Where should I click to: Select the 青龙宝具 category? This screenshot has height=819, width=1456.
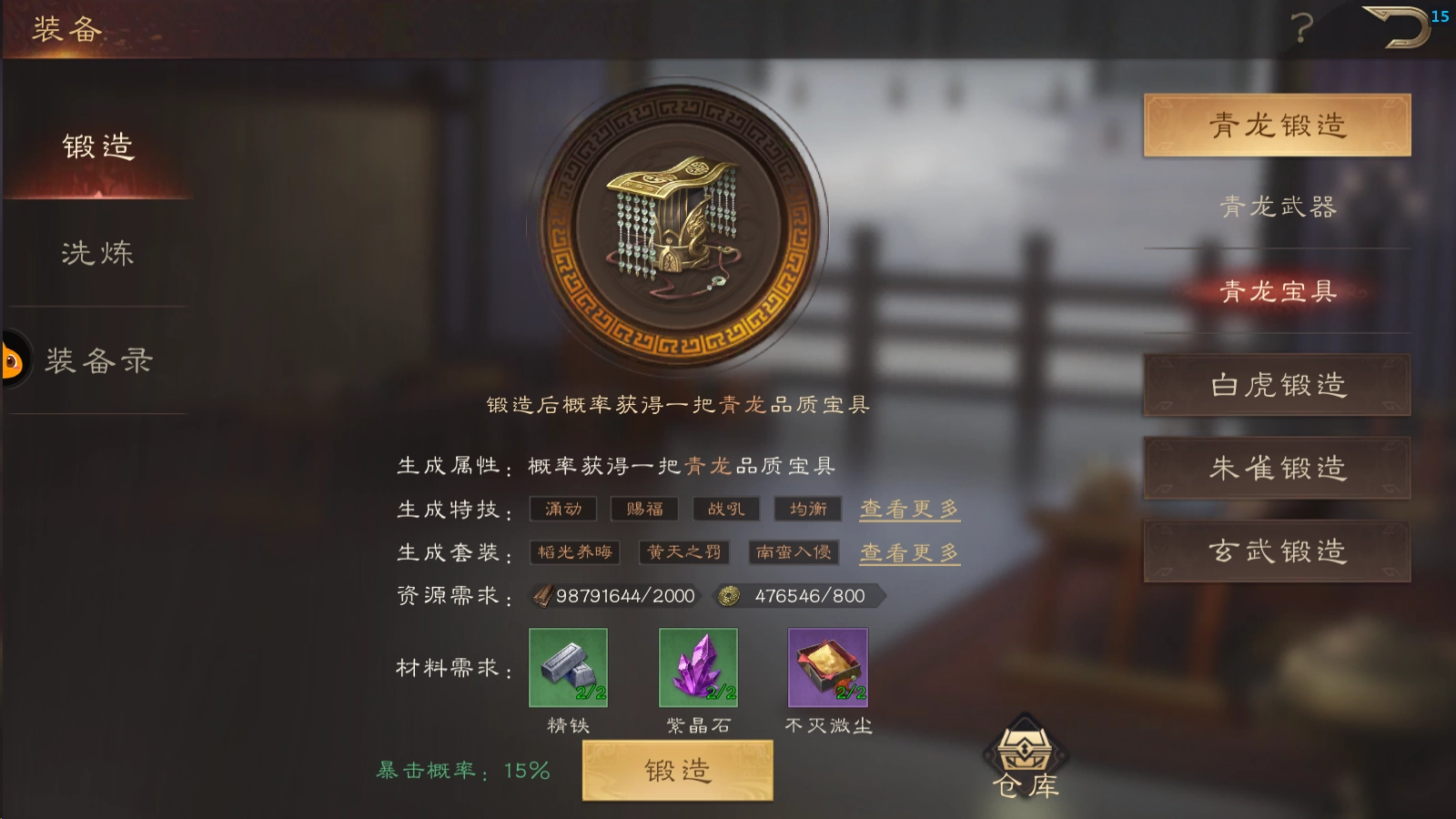pos(1278,290)
